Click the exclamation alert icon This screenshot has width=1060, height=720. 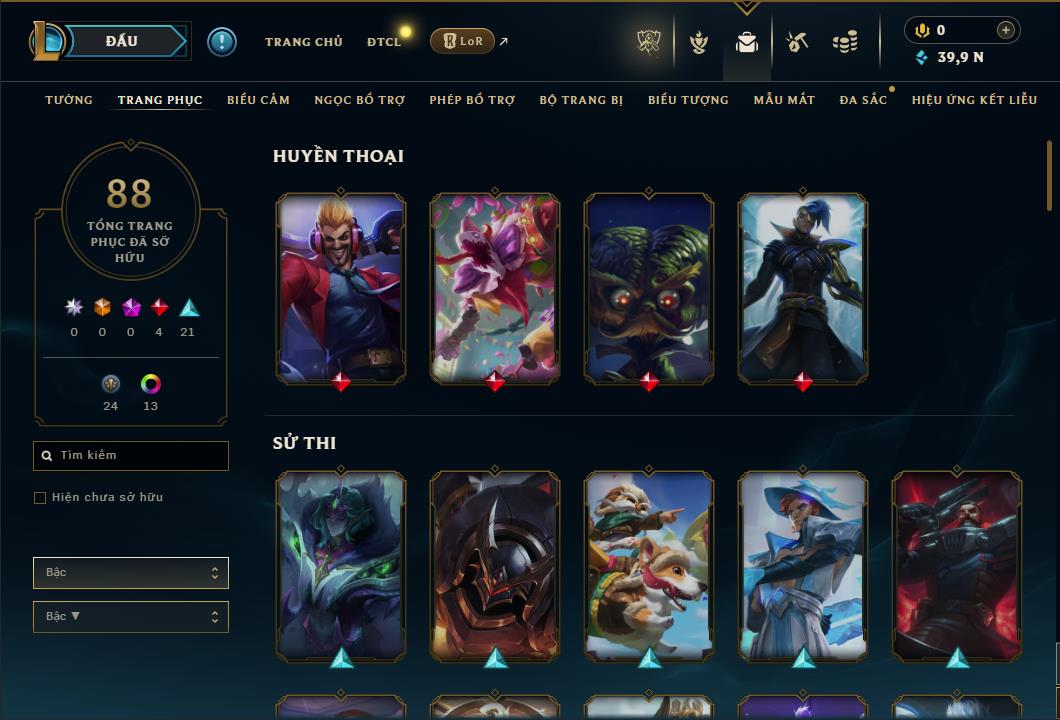(221, 41)
